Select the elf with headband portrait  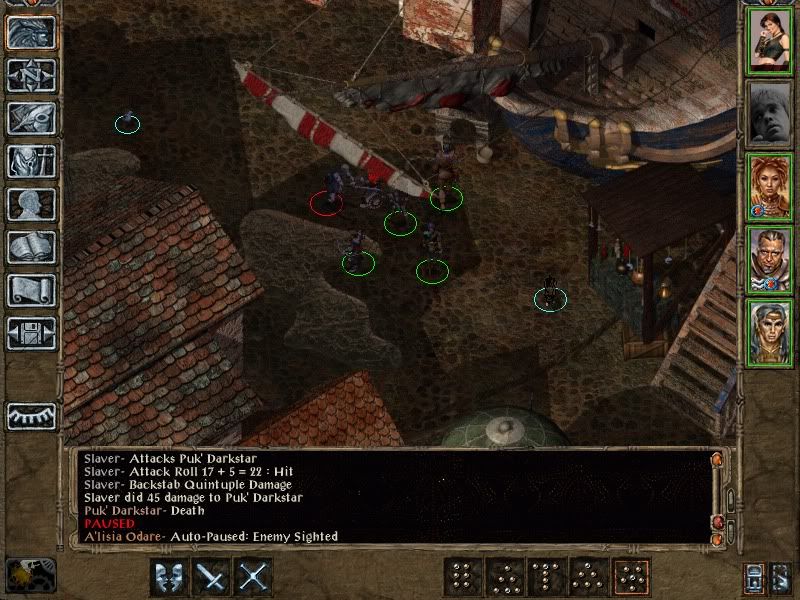pyautogui.click(x=769, y=332)
